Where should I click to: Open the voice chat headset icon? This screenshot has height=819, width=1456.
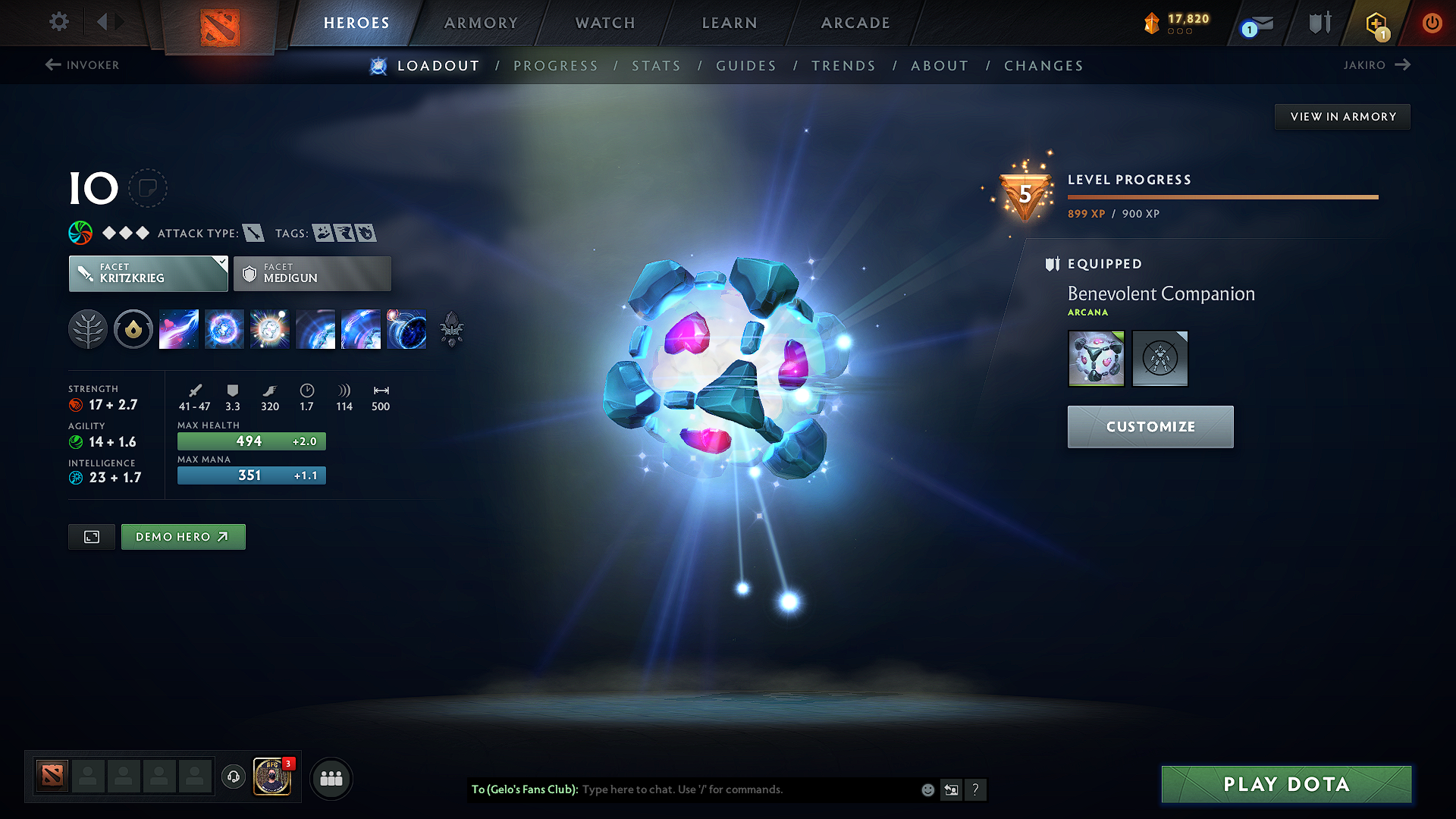(233, 779)
